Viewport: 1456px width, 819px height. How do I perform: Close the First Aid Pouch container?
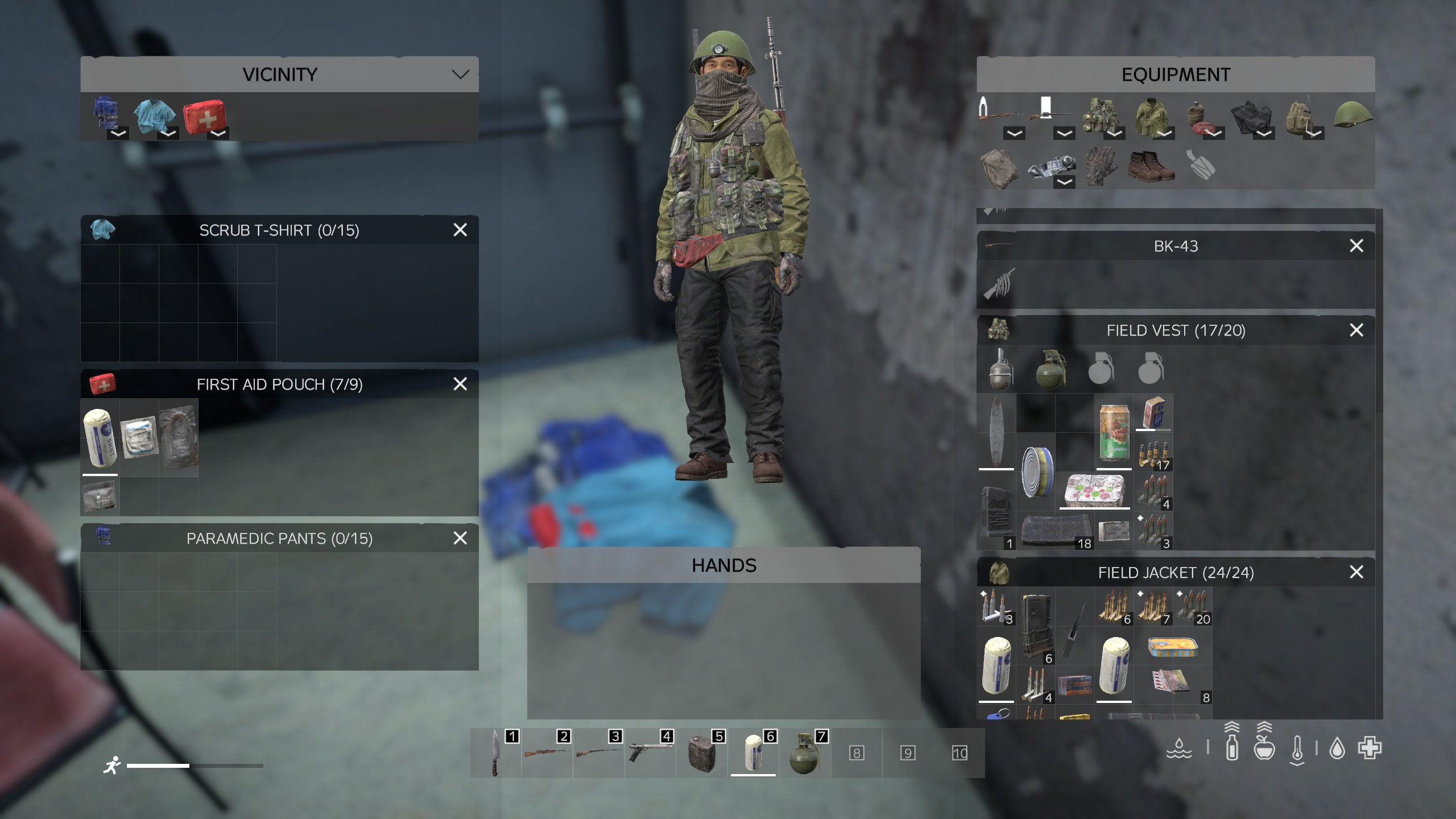460,384
